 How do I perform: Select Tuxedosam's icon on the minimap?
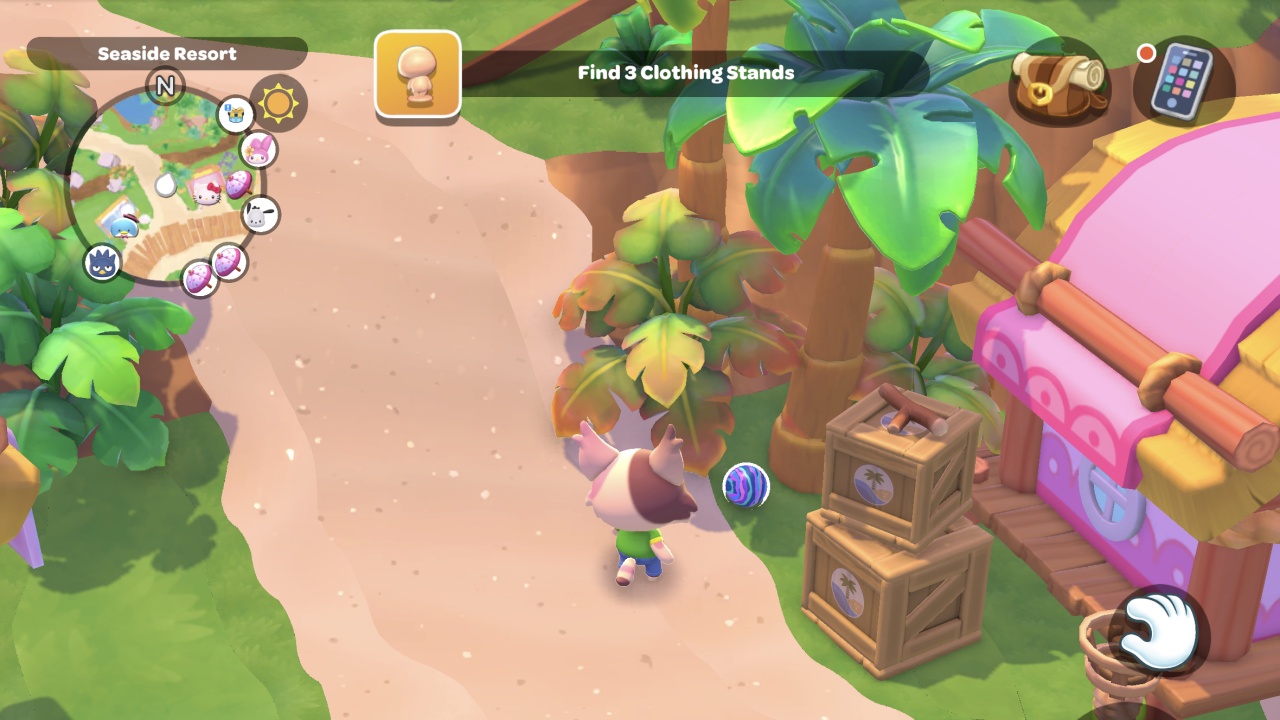[x=123, y=227]
